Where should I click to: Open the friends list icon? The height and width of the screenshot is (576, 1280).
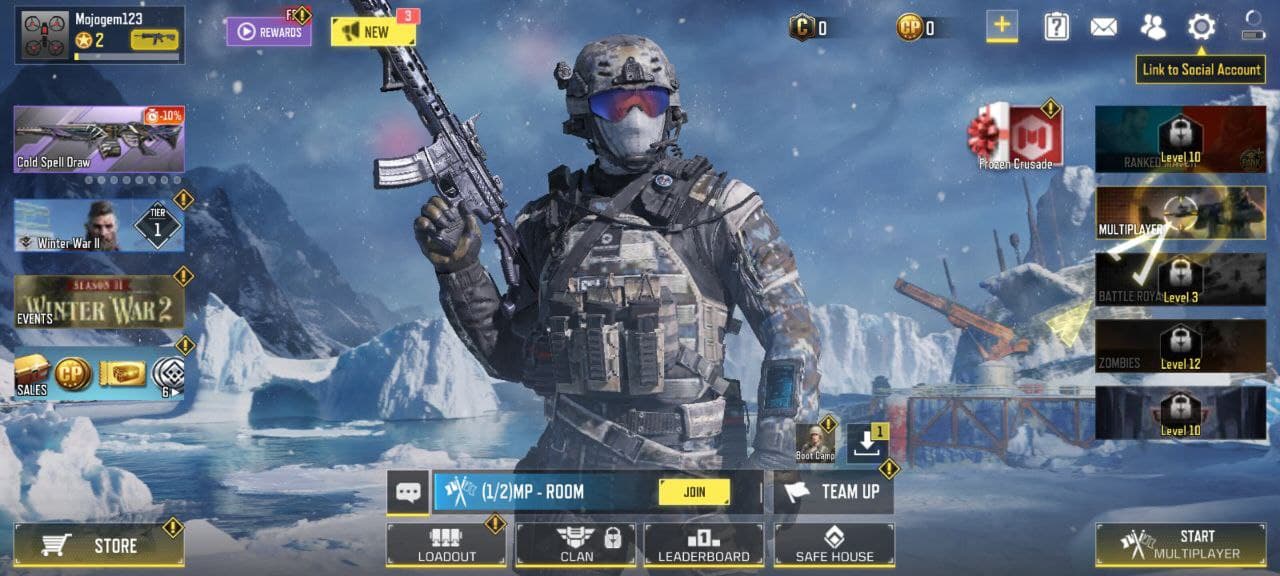pyautogui.click(x=1153, y=27)
